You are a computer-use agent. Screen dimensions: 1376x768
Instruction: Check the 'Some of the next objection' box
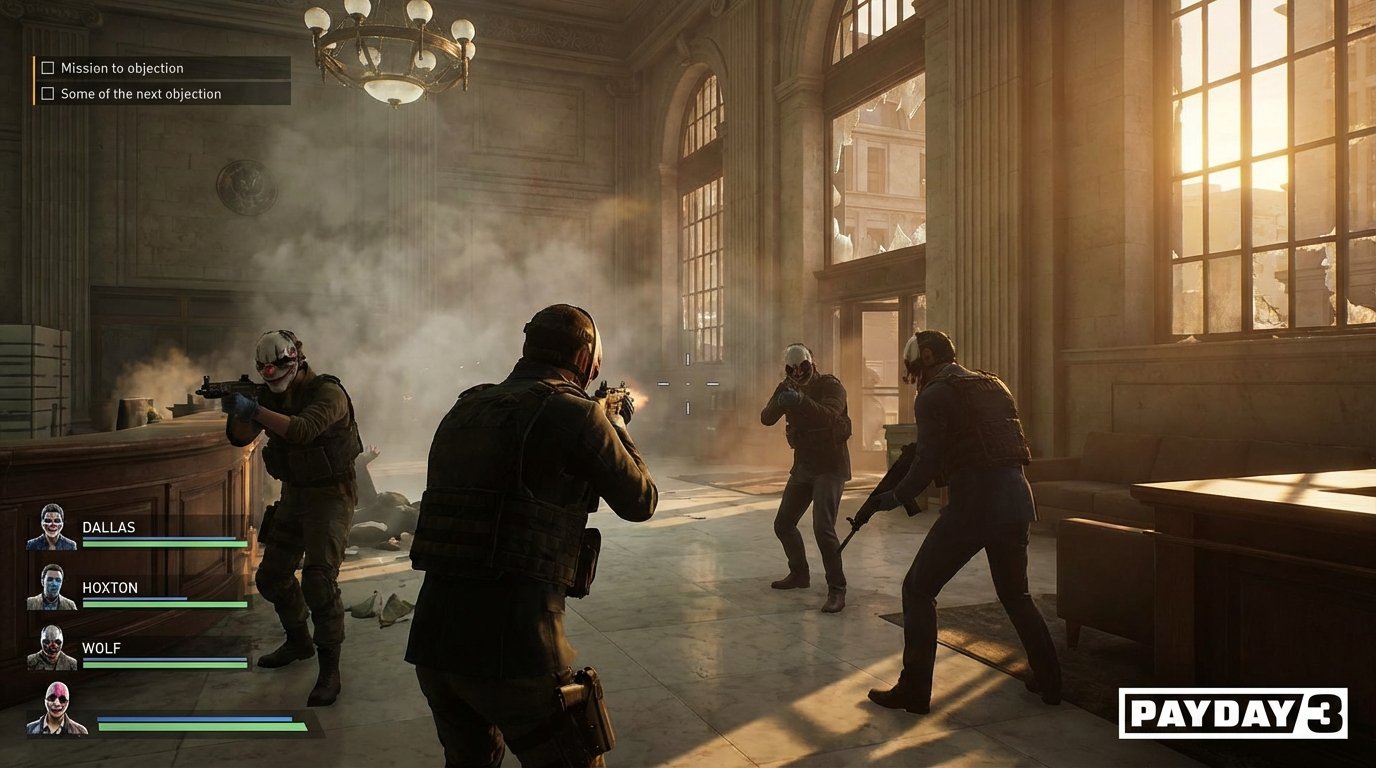[47, 93]
